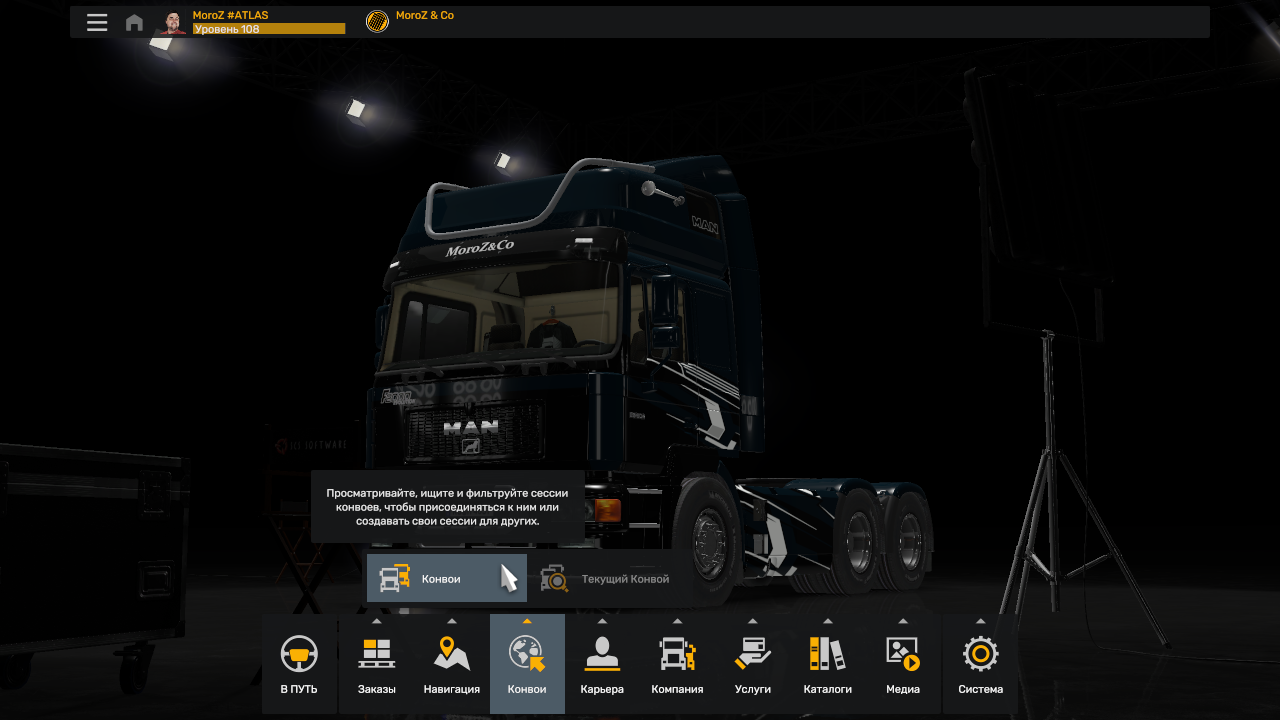The width and height of the screenshot is (1280, 720).
Task: Open the Навигация menu
Action: (452, 664)
